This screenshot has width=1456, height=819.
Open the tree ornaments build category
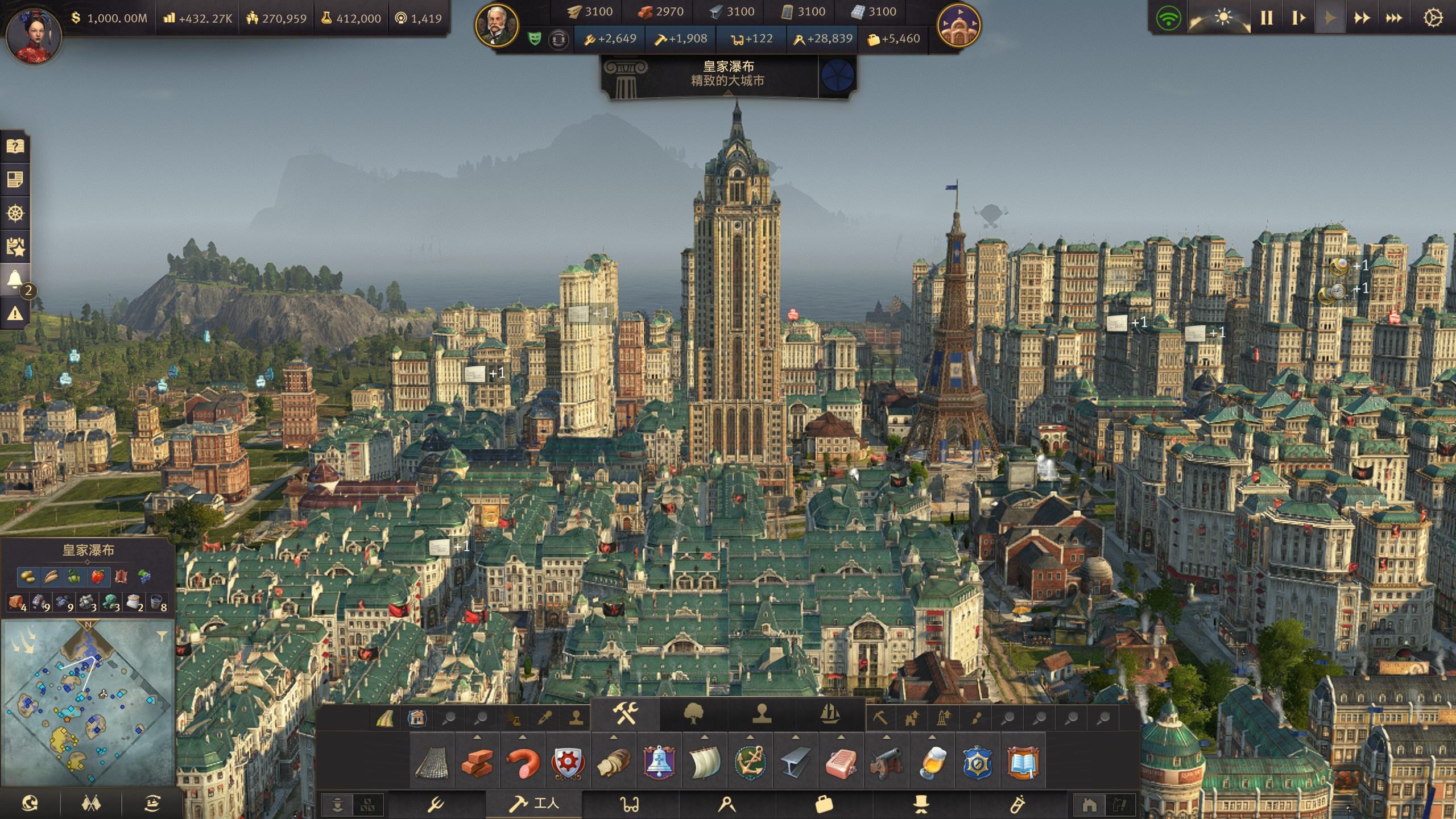click(x=693, y=714)
